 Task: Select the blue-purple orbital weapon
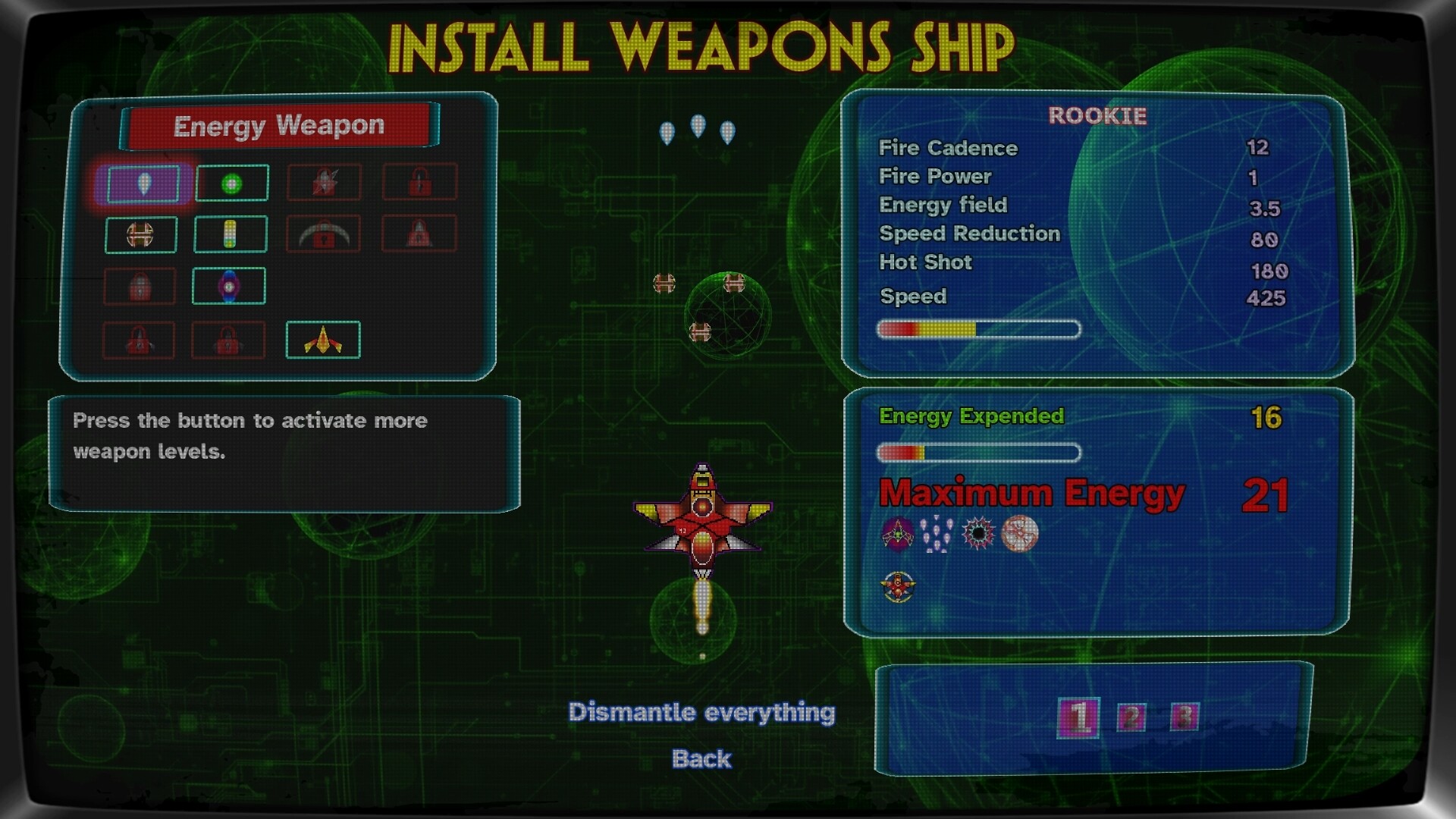[x=229, y=286]
